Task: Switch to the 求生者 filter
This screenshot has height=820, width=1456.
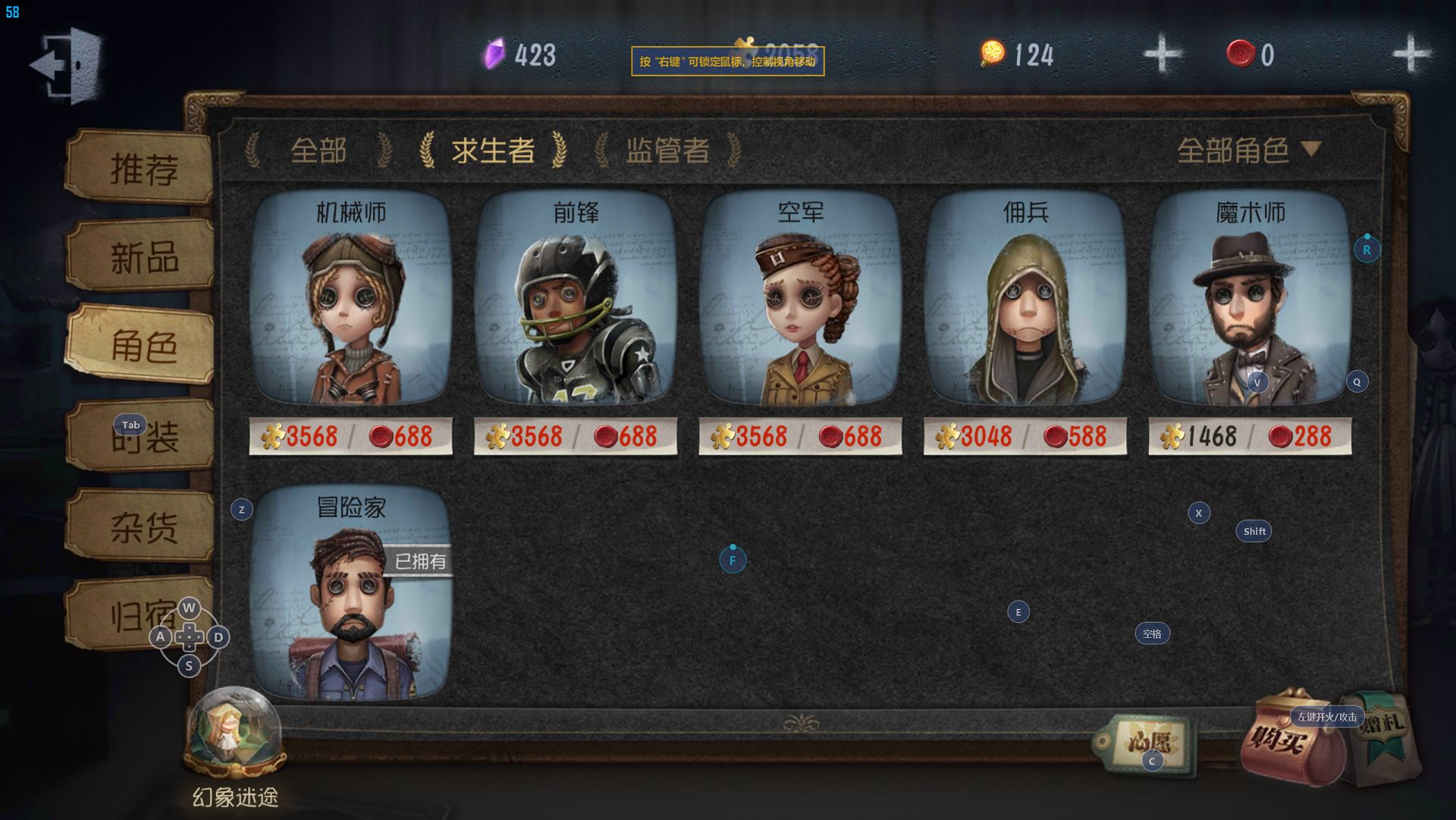Action: point(493,150)
